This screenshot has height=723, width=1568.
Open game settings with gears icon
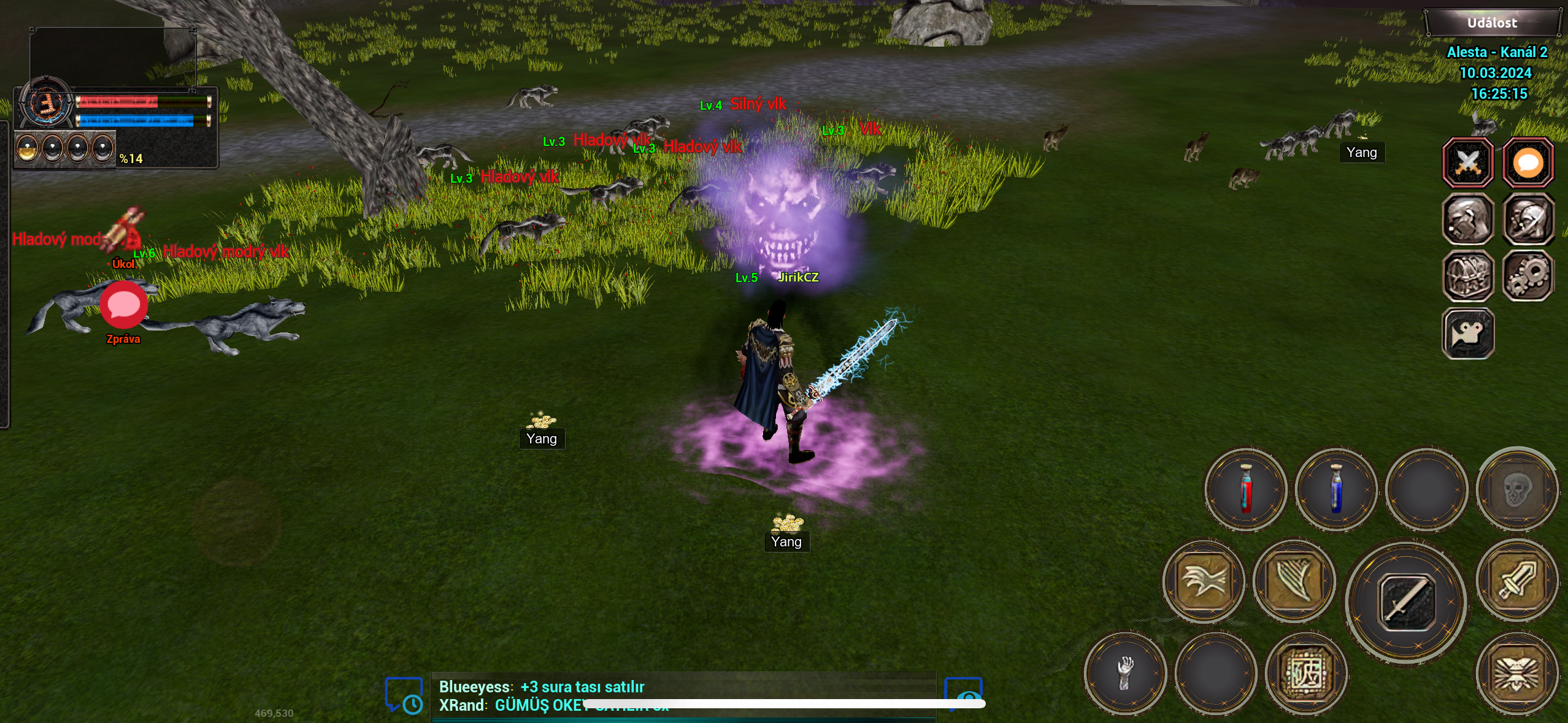pyautogui.click(x=1527, y=276)
